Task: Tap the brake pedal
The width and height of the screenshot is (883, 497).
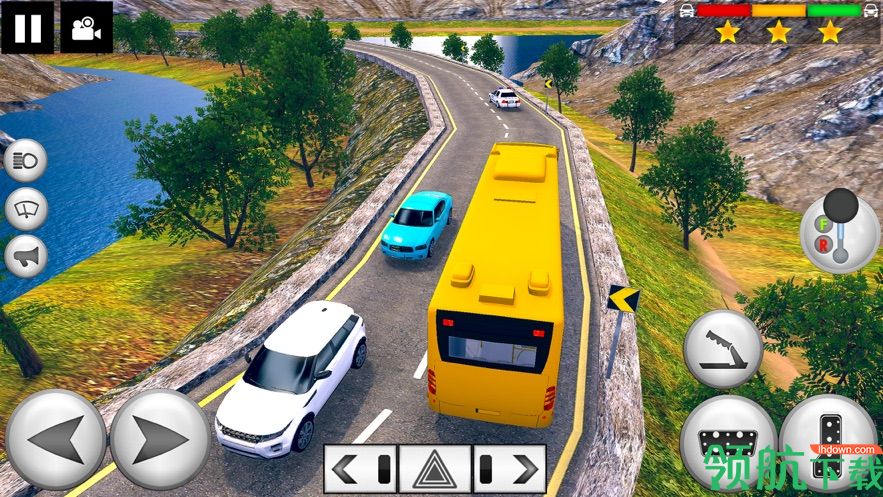Action: click(x=728, y=442)
